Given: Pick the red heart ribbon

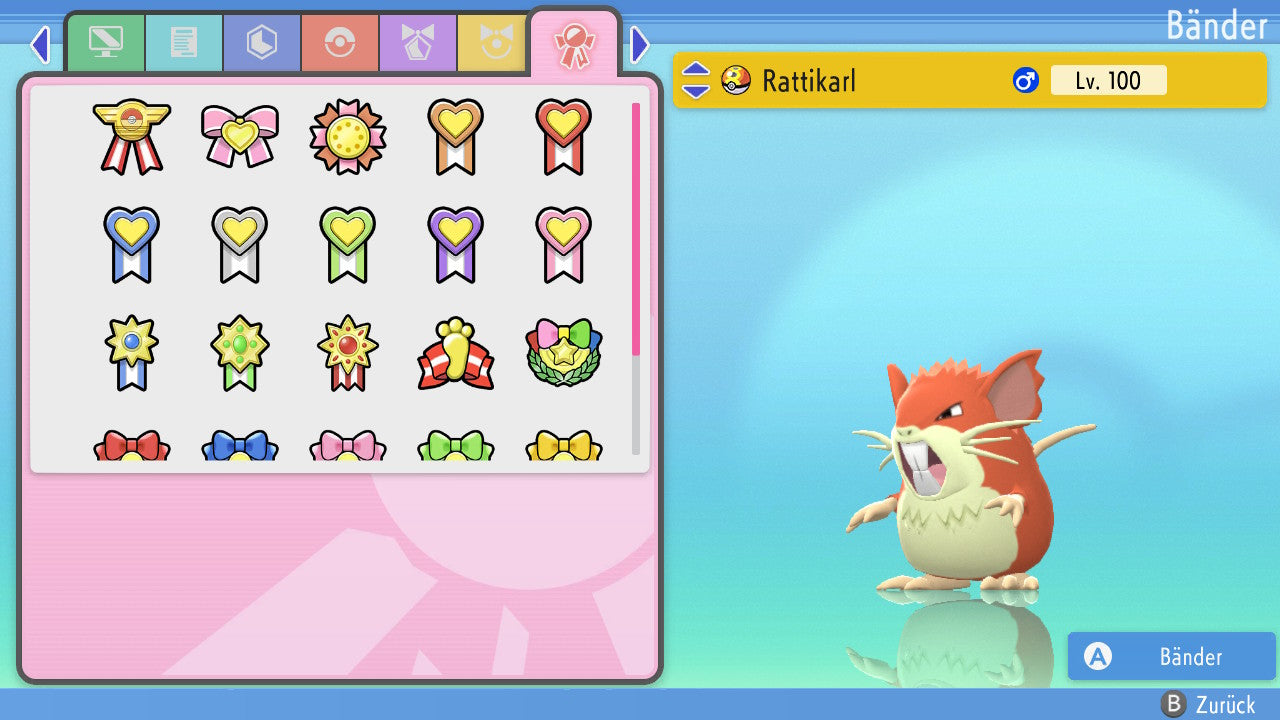Looking at the screenshot, I should (x=563, y=136).
